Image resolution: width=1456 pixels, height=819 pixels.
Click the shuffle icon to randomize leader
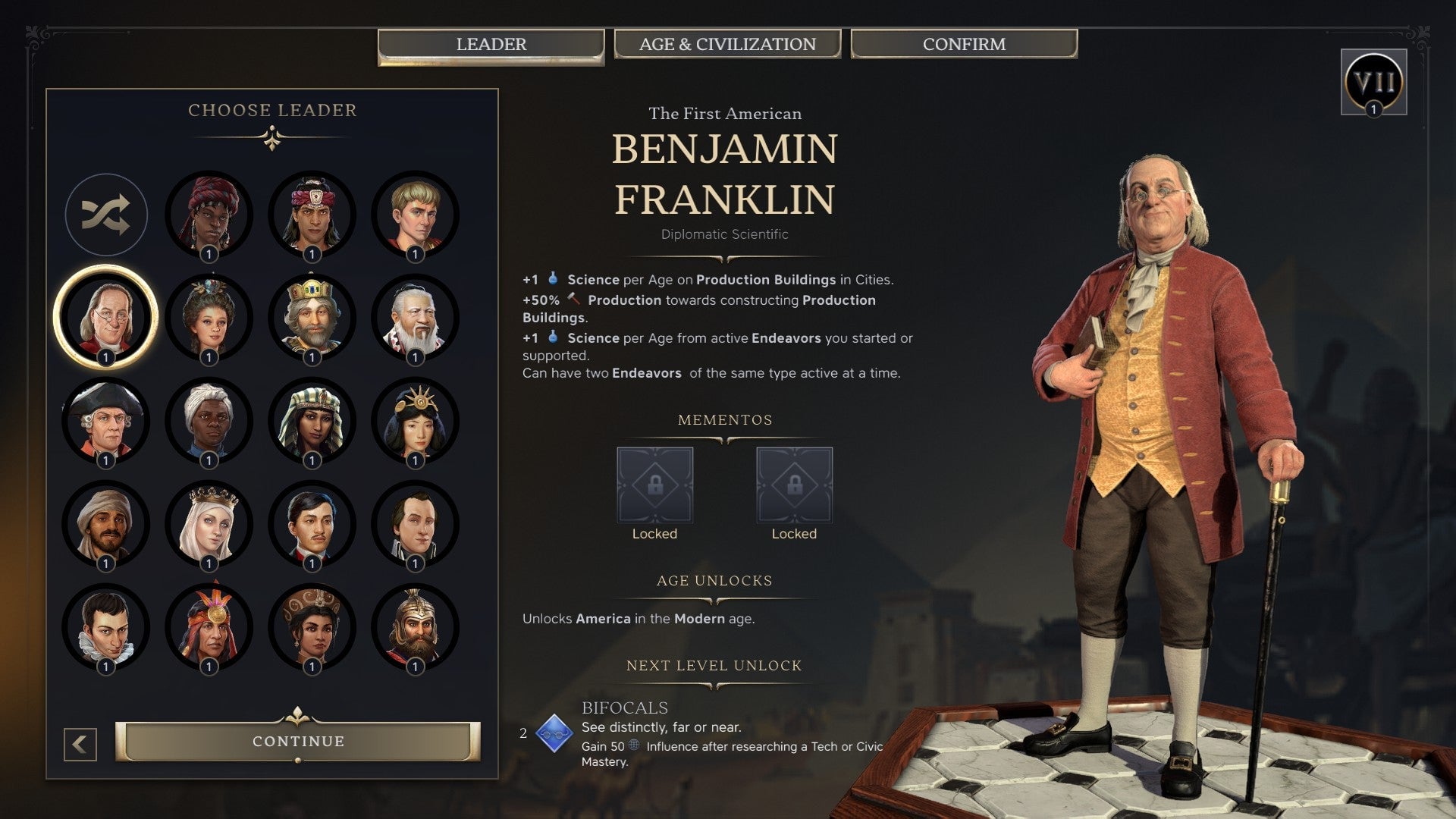coord(106,215)
